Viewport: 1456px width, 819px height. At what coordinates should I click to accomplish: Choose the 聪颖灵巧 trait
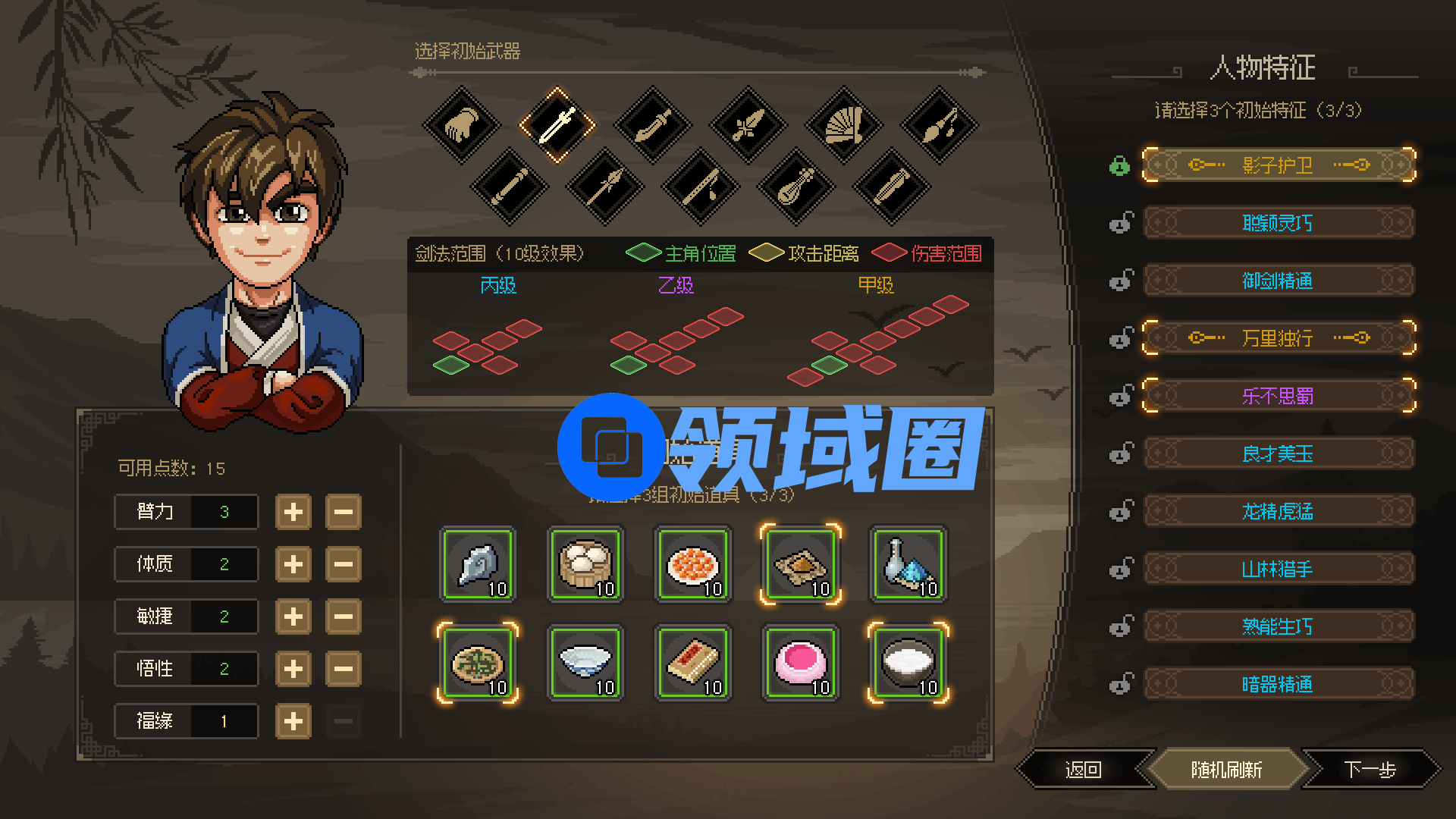(x=1278, y=223)
